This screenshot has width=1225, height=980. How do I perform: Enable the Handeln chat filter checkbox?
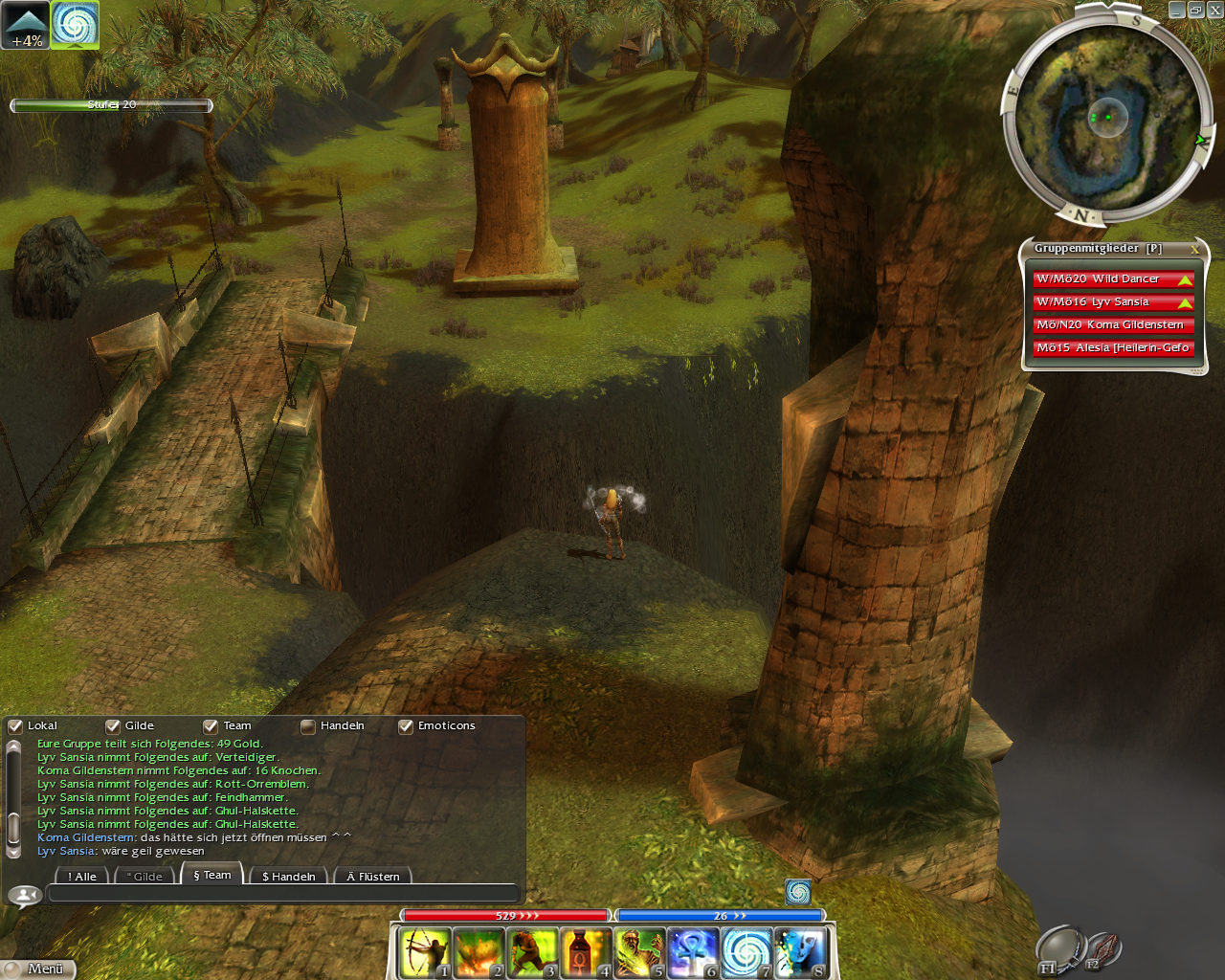pyautogui.click(x=308, y=726)
